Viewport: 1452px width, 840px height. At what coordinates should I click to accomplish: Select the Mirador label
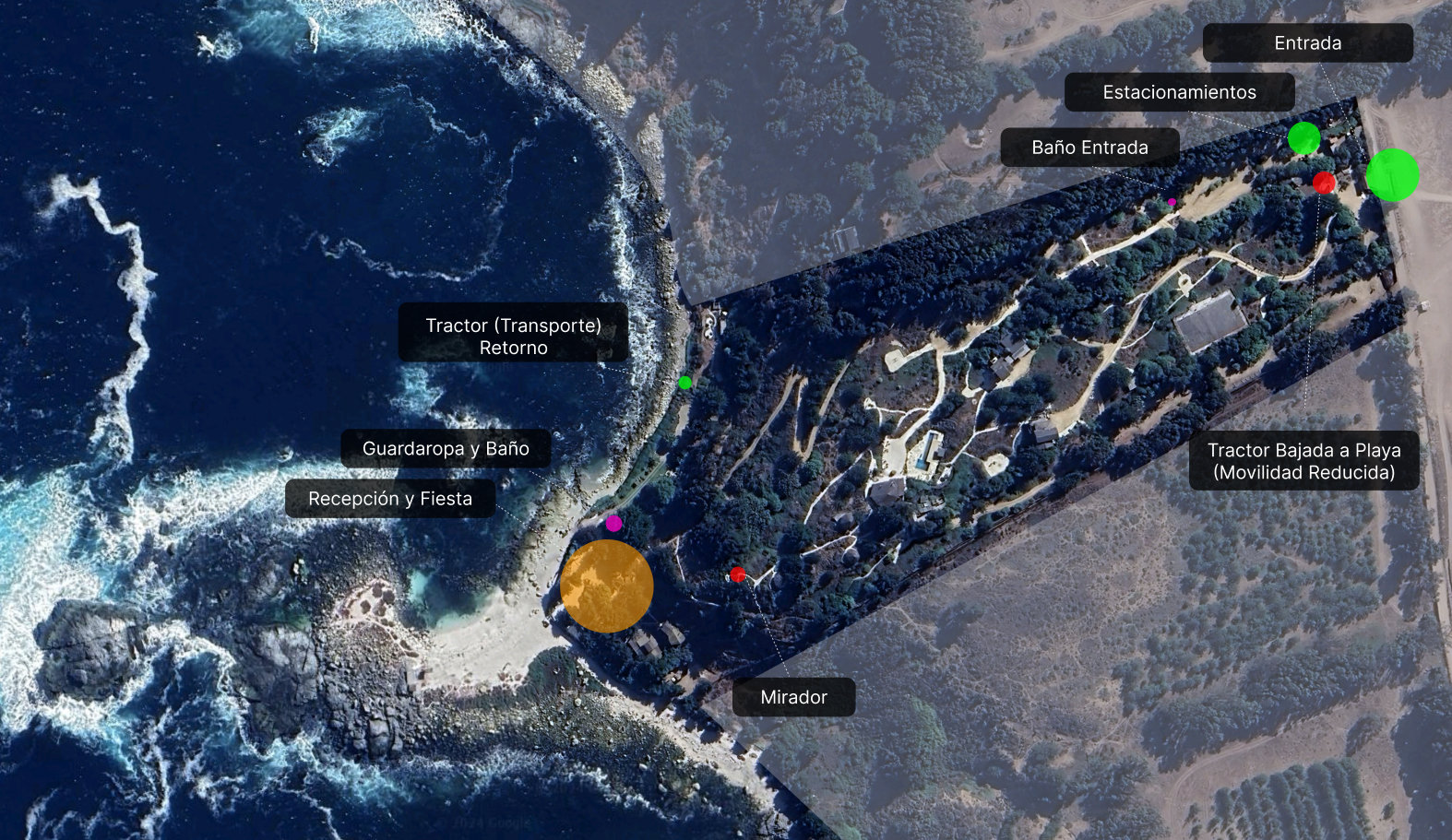point(793,698)
